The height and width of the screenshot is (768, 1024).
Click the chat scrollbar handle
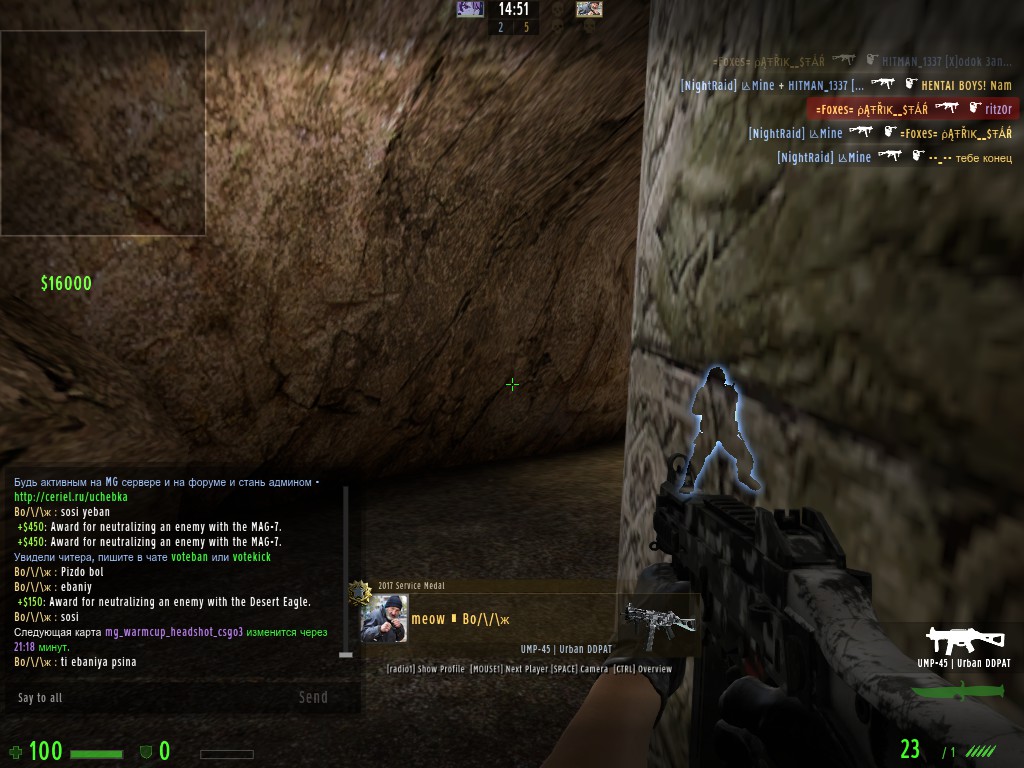click(346, 654)
